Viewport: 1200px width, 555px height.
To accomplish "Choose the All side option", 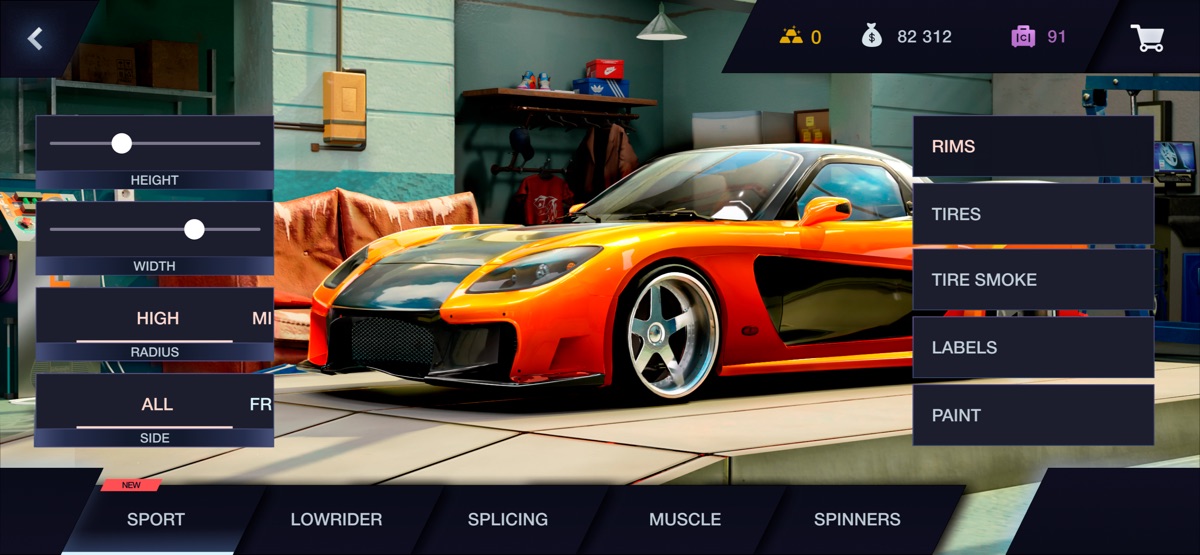I will (157, 404).
